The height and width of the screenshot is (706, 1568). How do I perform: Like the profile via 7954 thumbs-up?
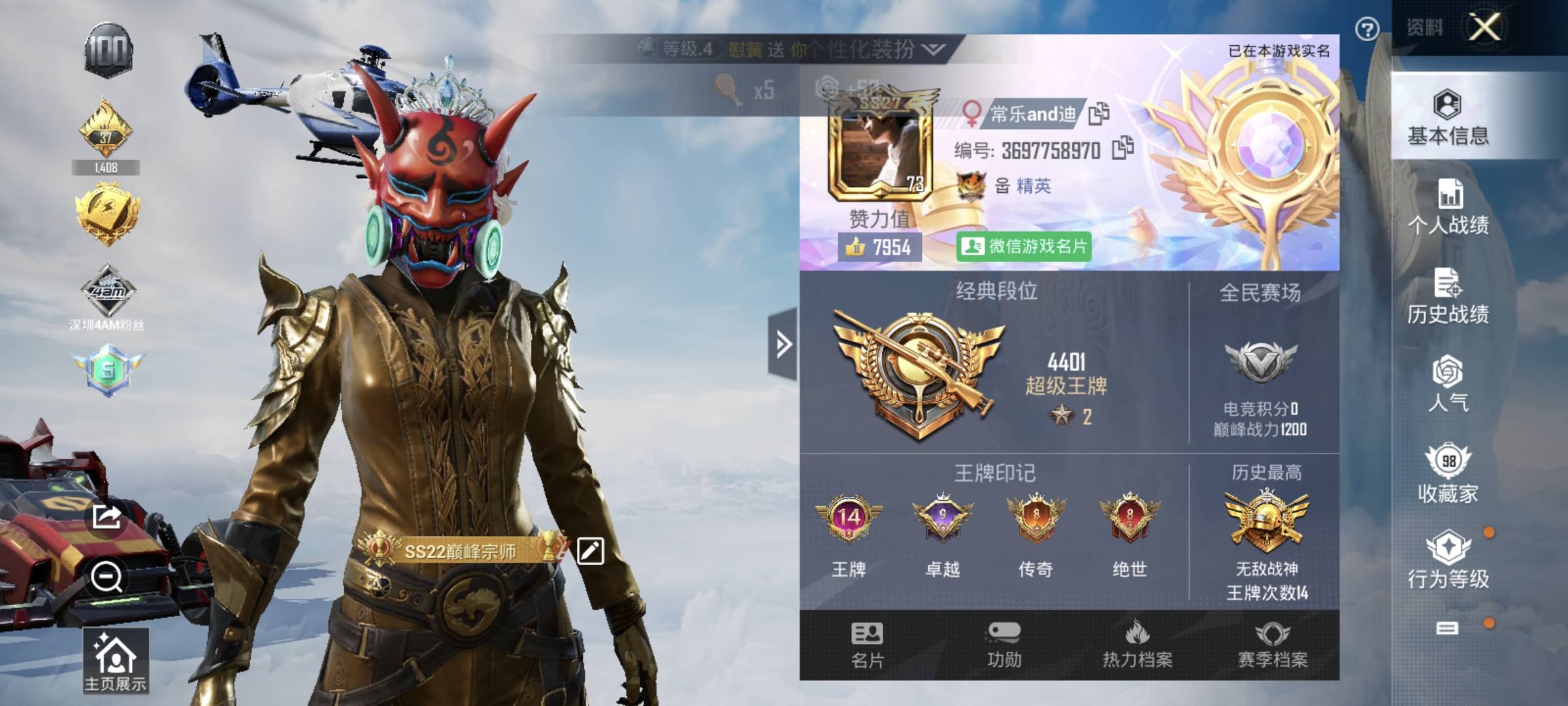(879, 247)
